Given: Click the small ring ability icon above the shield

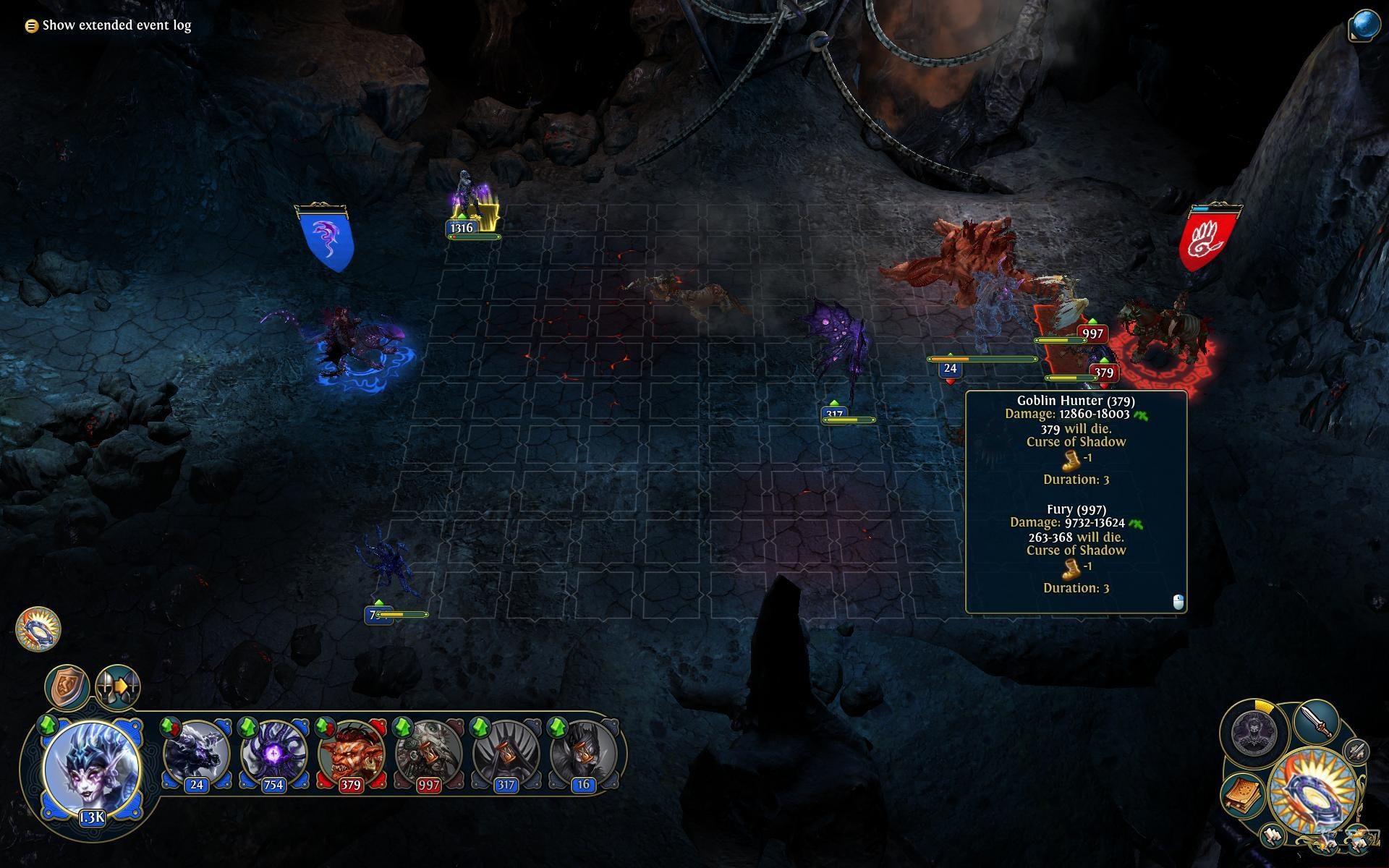Looking at the screenshot, I should 38,628.
